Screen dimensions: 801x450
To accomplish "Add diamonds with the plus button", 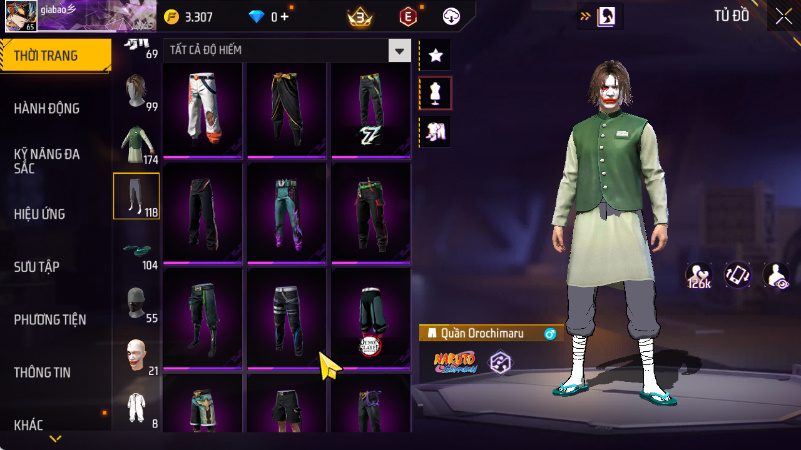I will coord(285,17).
